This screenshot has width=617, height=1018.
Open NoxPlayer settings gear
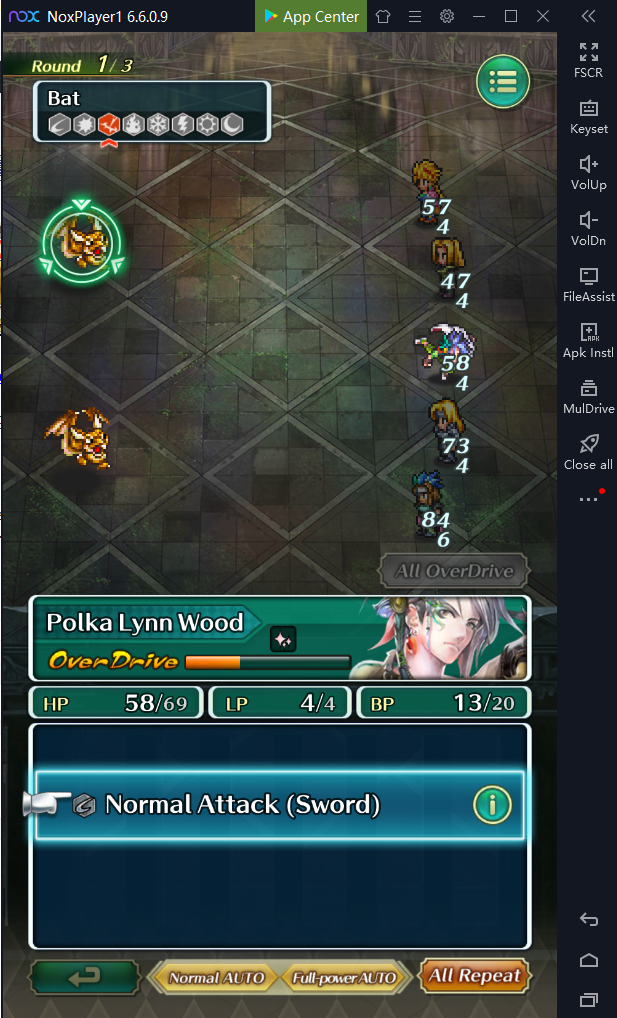447,16
